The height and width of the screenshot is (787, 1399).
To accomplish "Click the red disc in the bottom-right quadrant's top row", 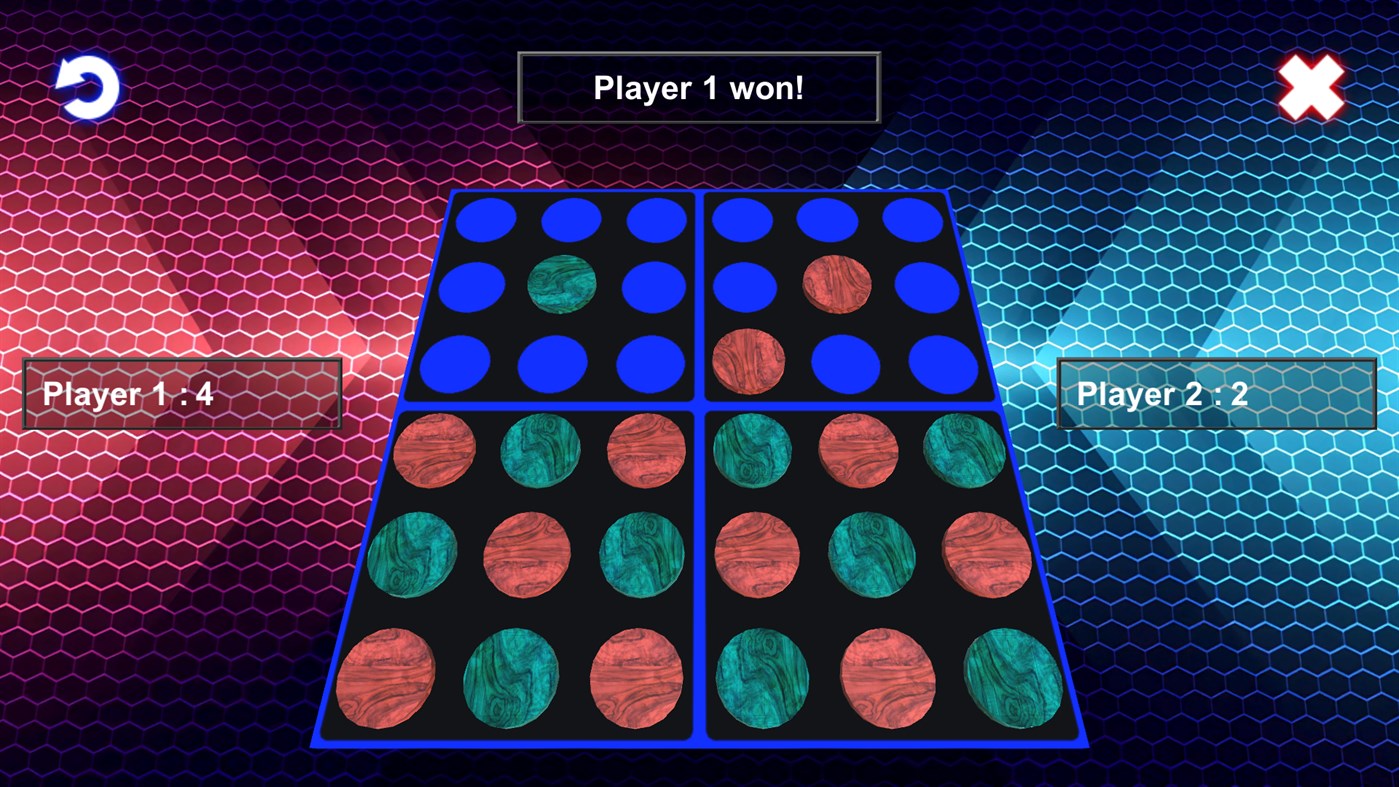I will [x=857, y=452].
